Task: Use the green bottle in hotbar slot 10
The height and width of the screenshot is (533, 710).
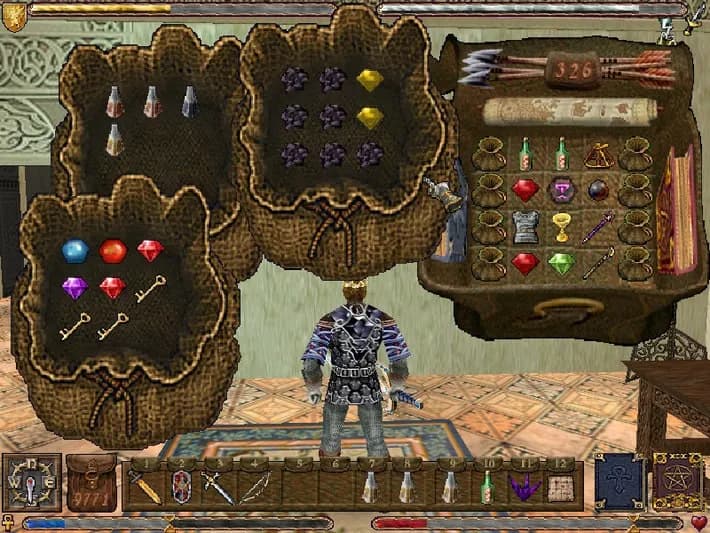Action: point(487,487)
